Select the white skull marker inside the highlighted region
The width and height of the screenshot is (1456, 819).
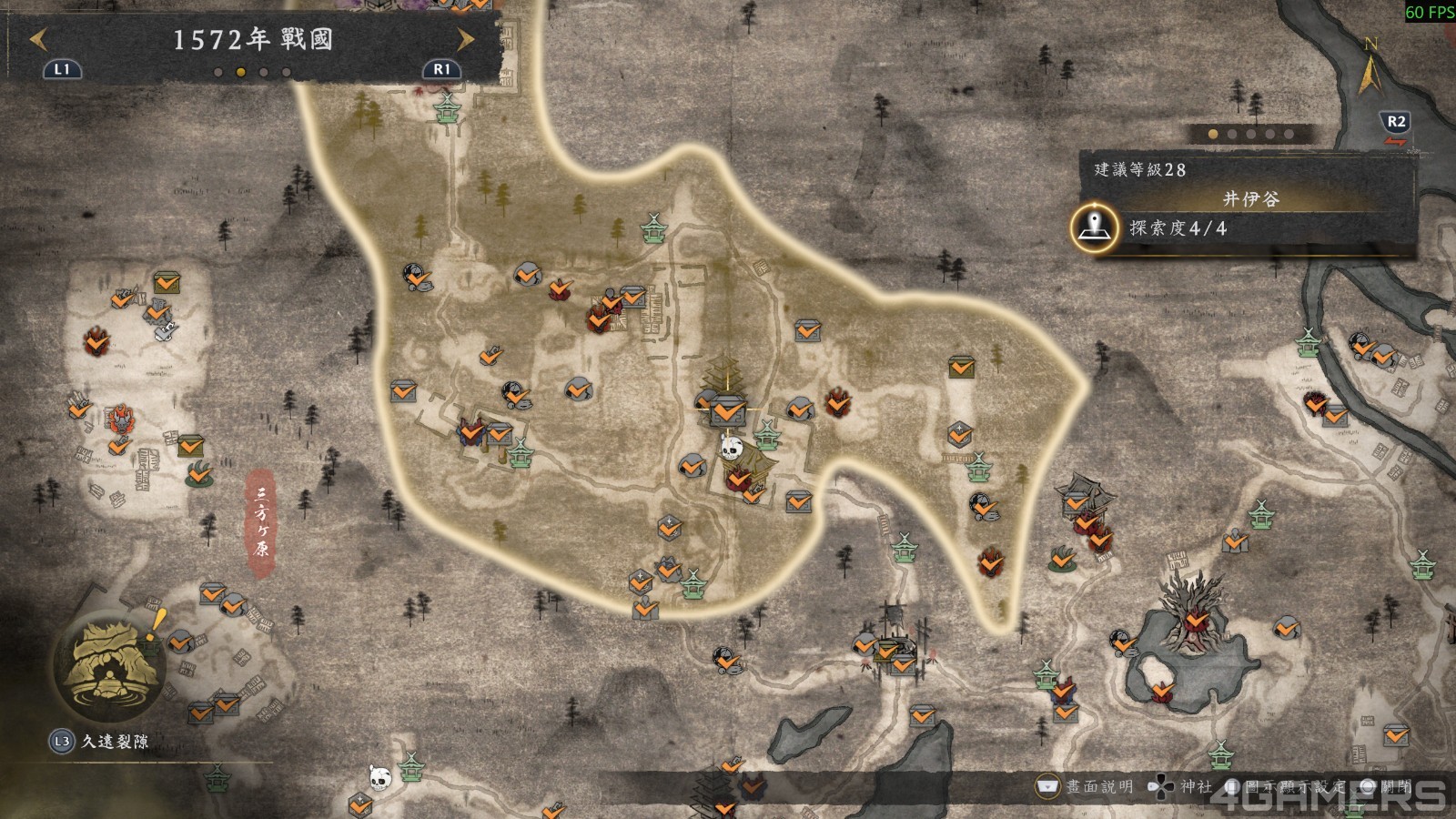point(732,446)
